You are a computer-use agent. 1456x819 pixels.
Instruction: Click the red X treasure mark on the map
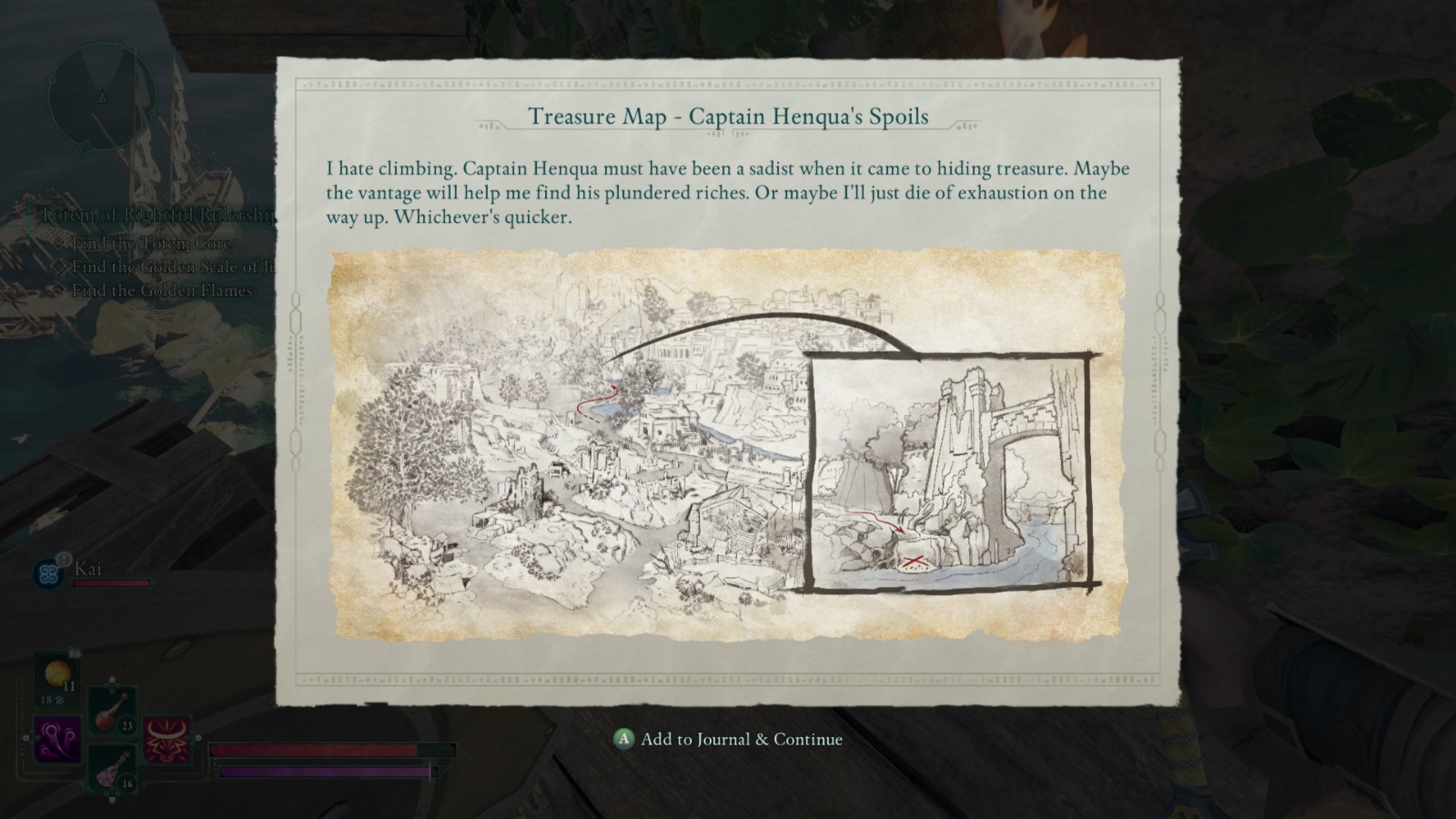point(914,561)
